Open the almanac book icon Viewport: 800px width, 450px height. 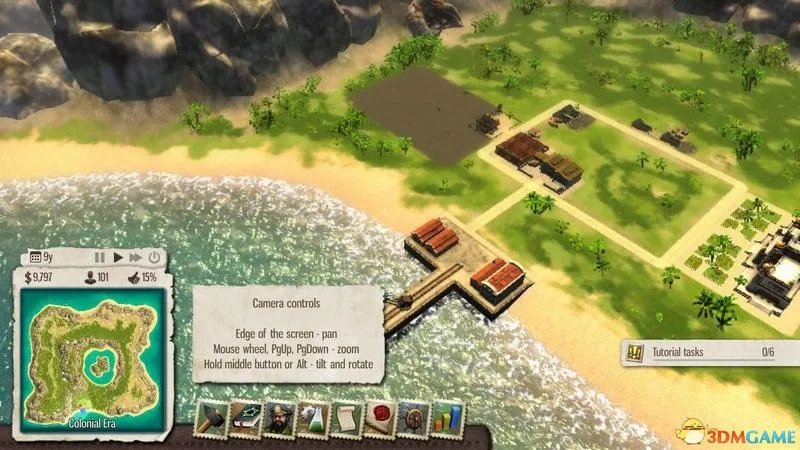(244, 420)
